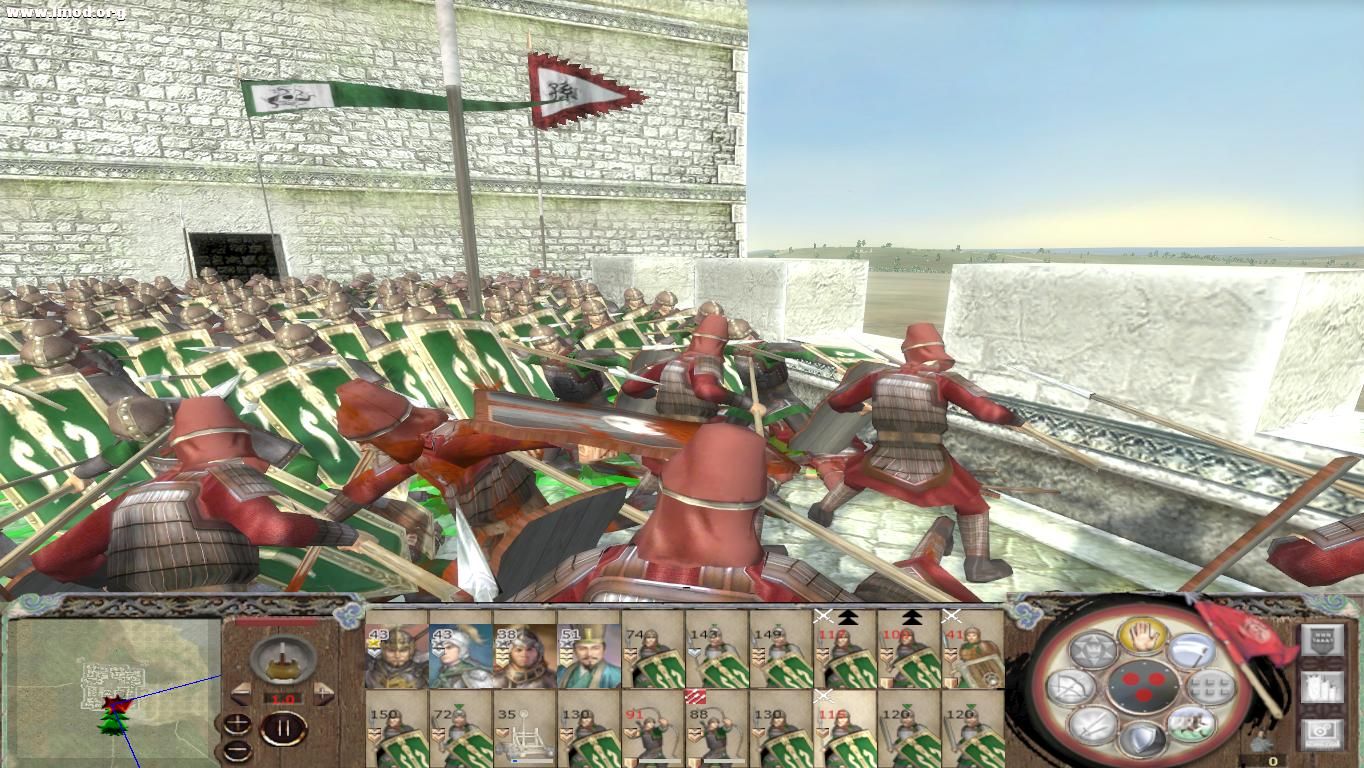Open the camera options button on right panel
This screenshot has width=1364, height=768.
(1323, 733)
